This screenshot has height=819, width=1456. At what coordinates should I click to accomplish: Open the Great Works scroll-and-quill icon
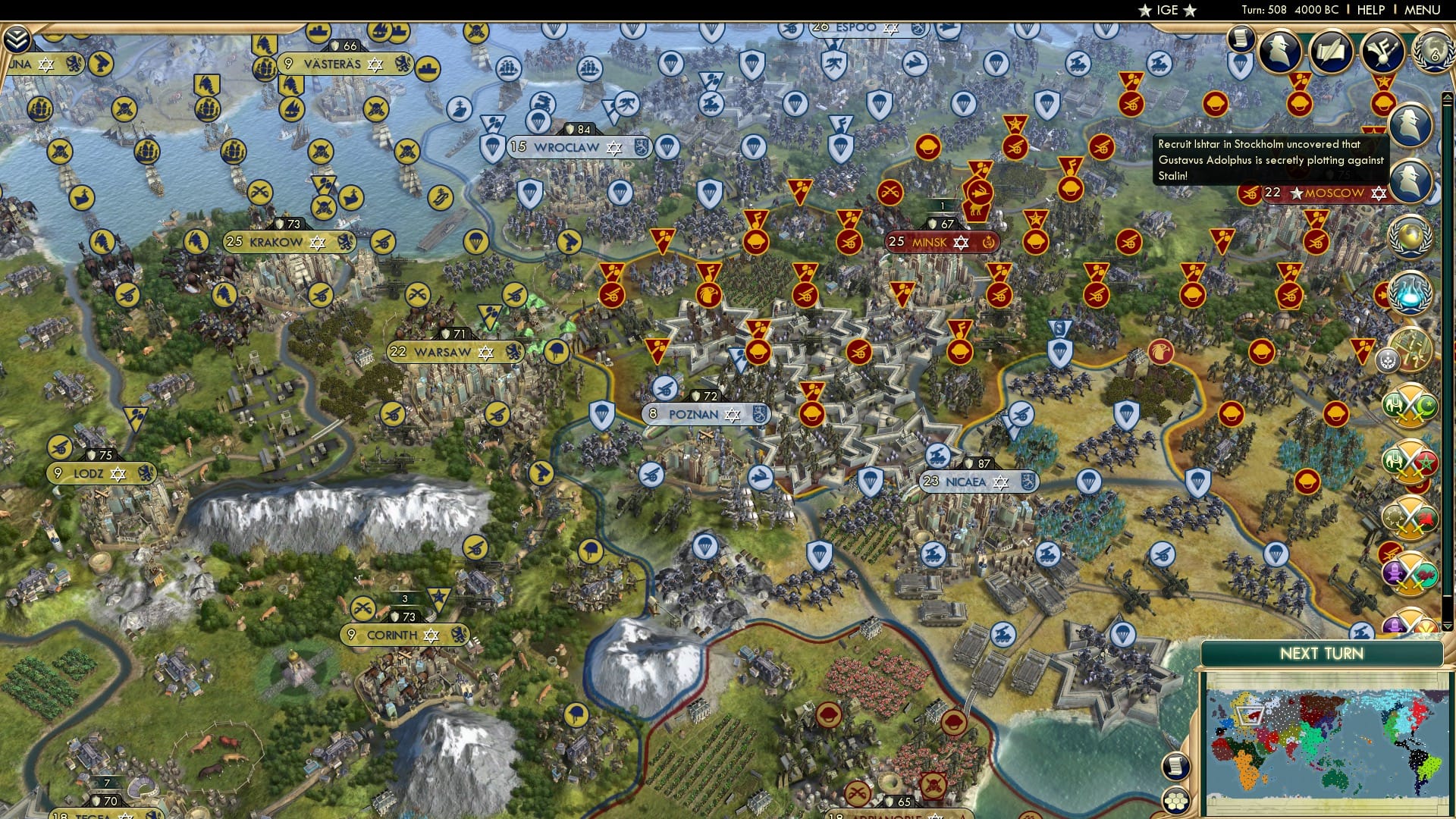(1332, 53)
